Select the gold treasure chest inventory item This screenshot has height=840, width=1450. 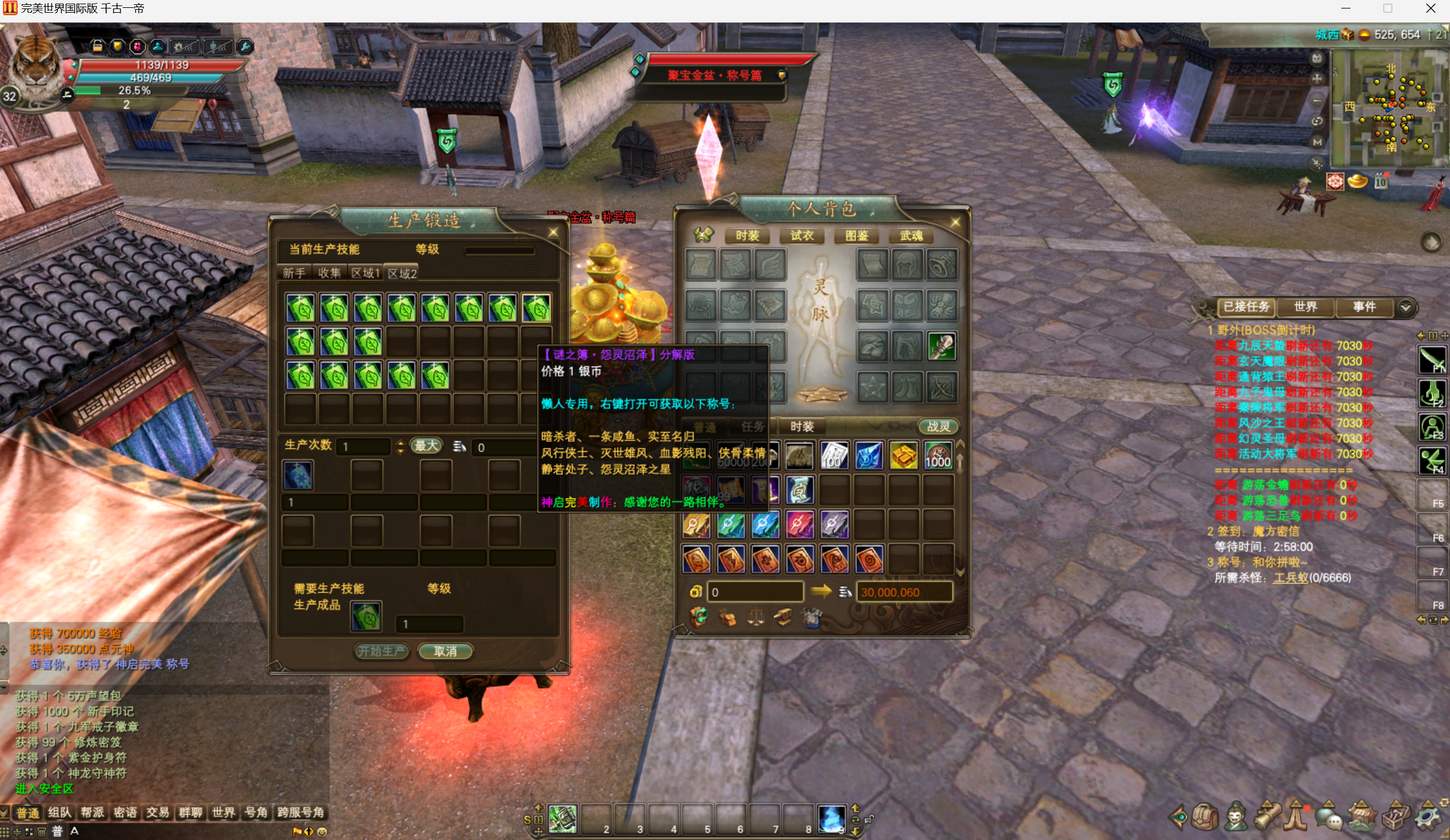pos(903,455)
